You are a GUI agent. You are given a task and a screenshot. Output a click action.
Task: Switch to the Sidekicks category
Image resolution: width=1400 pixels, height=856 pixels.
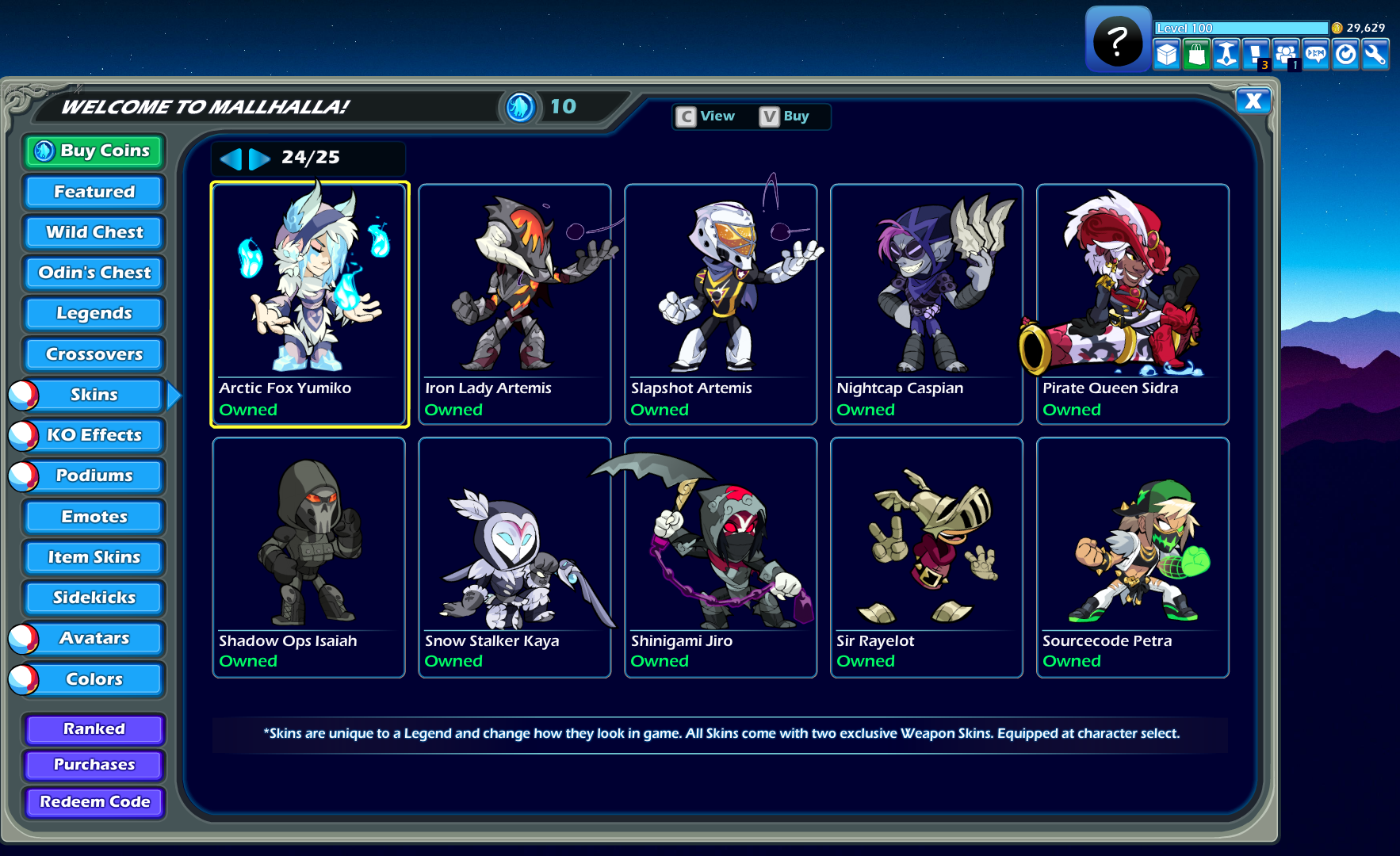(x=94, y=598)
